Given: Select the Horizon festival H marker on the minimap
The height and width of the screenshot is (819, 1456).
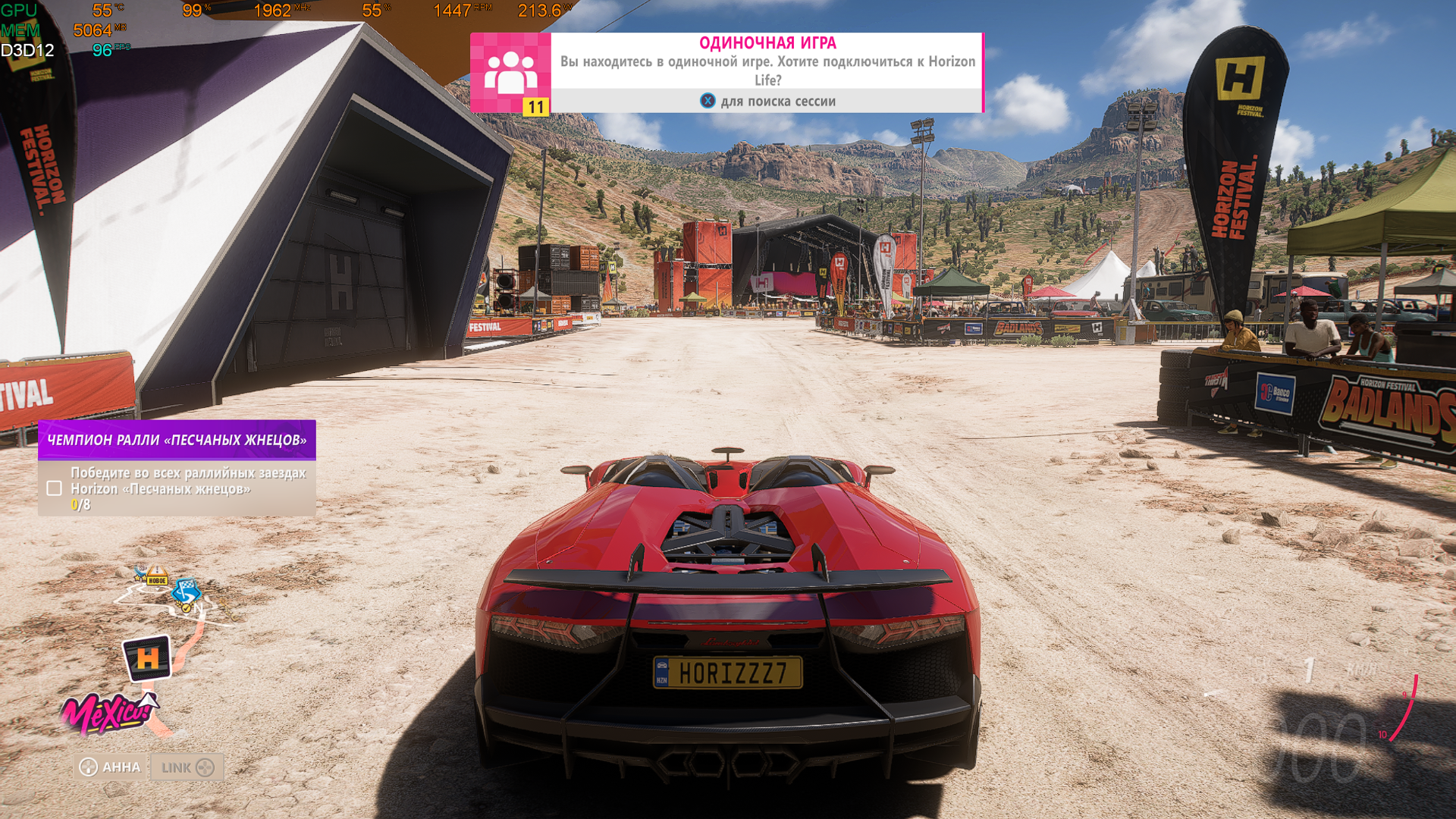Looking at the screenshot, I should [147, 657].
